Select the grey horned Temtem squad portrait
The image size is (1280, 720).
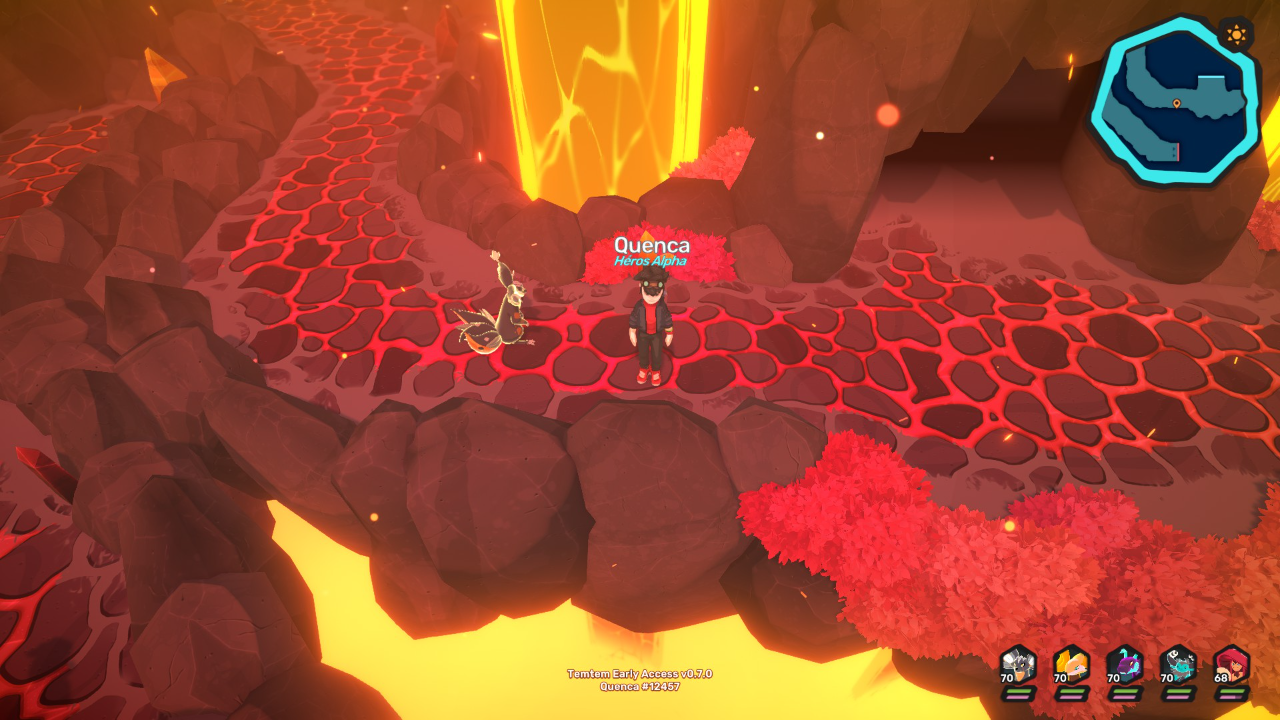(1018, 666)
